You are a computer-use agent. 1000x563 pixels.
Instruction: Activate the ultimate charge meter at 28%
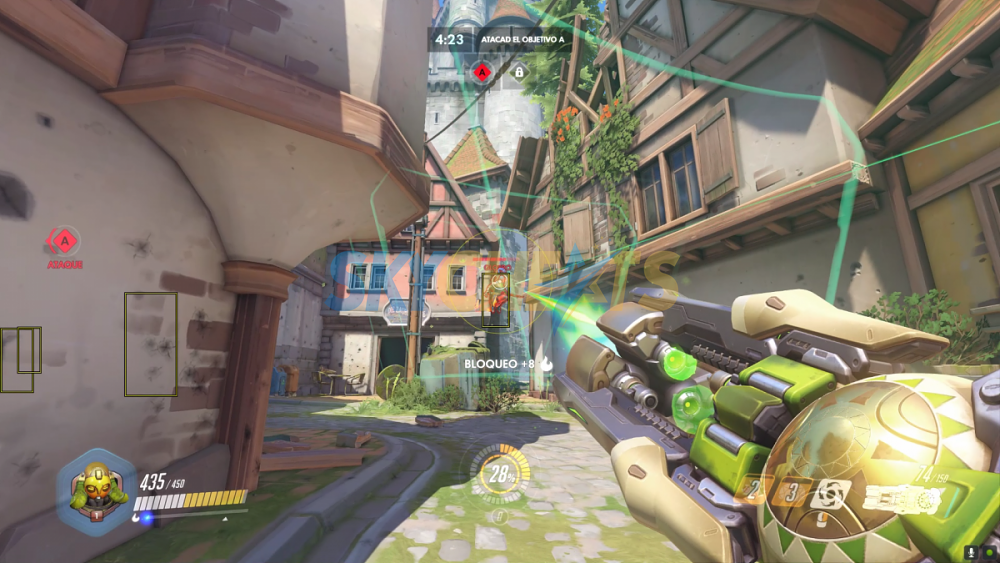pyautogui.click(x=496, y=476)
